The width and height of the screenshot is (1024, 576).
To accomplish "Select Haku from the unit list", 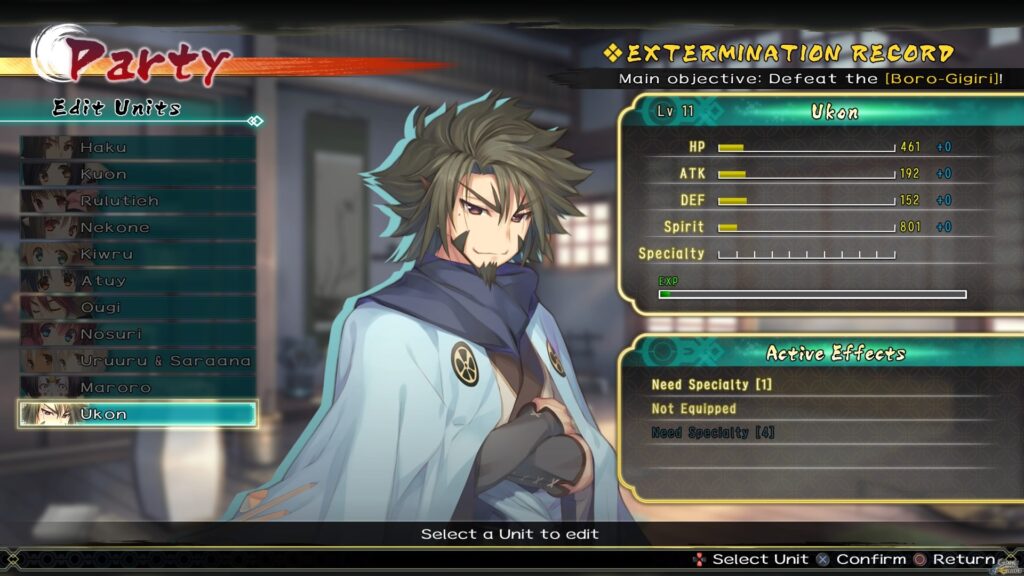I will pos(138,147).
